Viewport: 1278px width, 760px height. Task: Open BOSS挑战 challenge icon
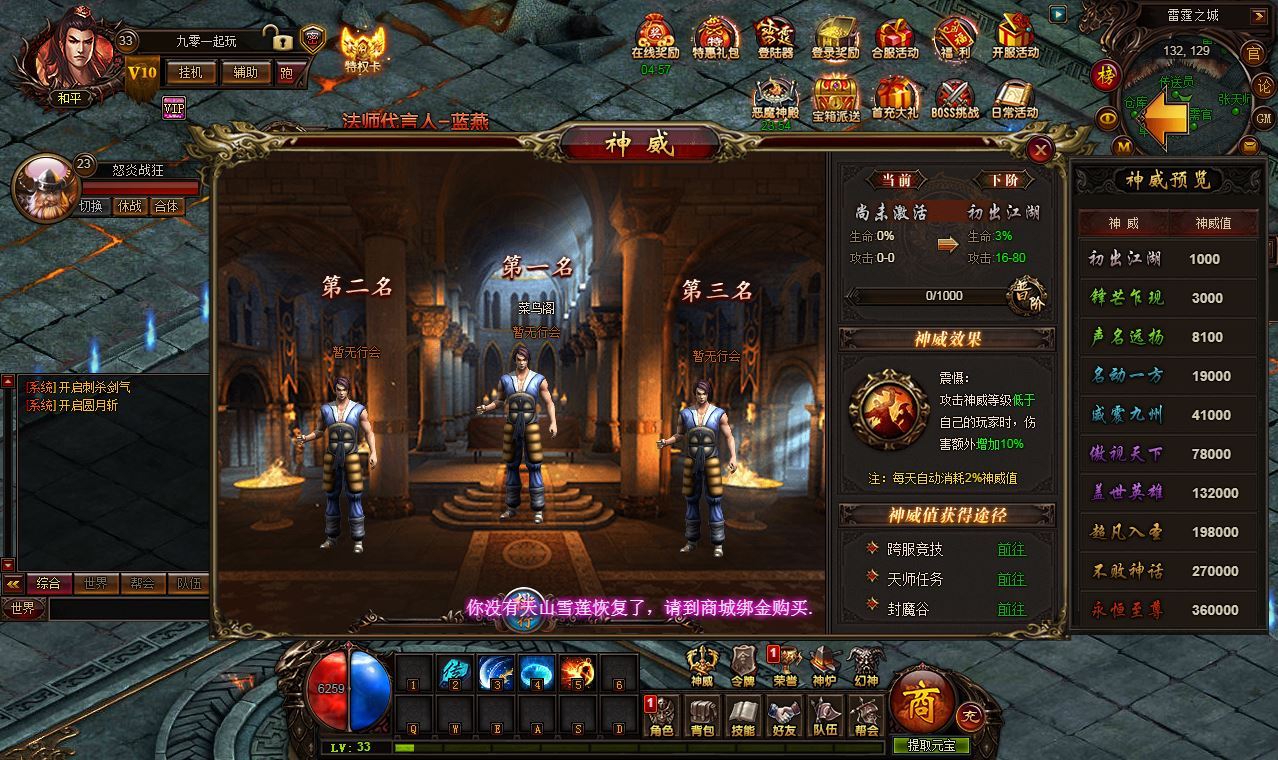[955, 100]
